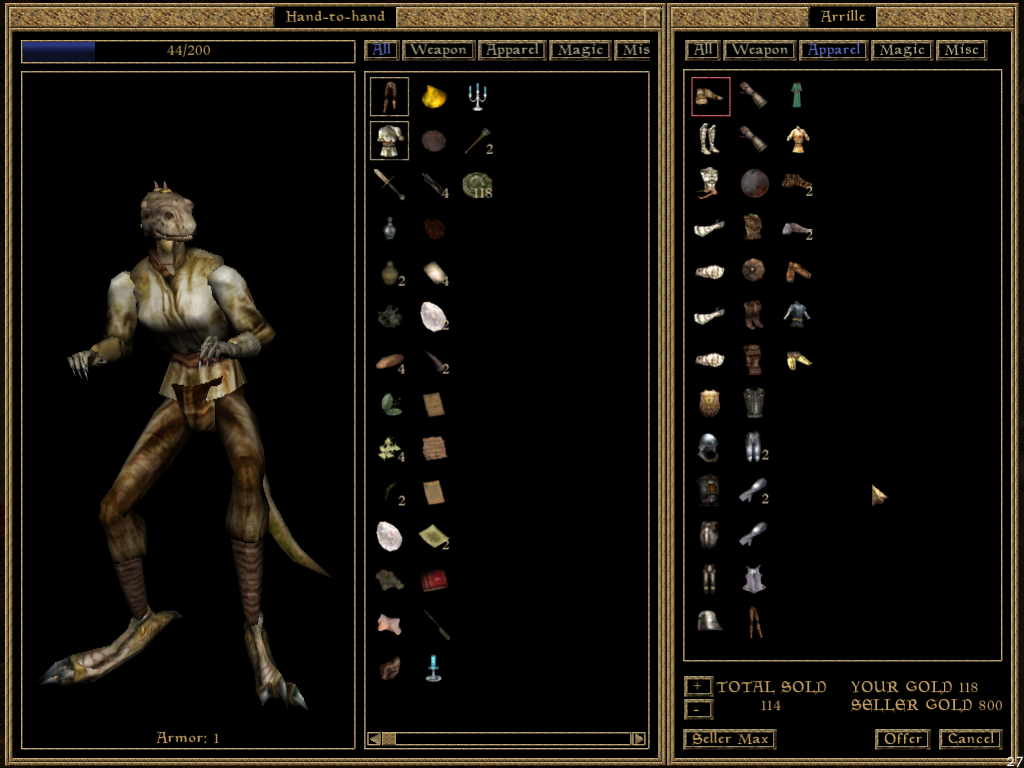Filter player inventory by Weapon tab

coord(438,50)
